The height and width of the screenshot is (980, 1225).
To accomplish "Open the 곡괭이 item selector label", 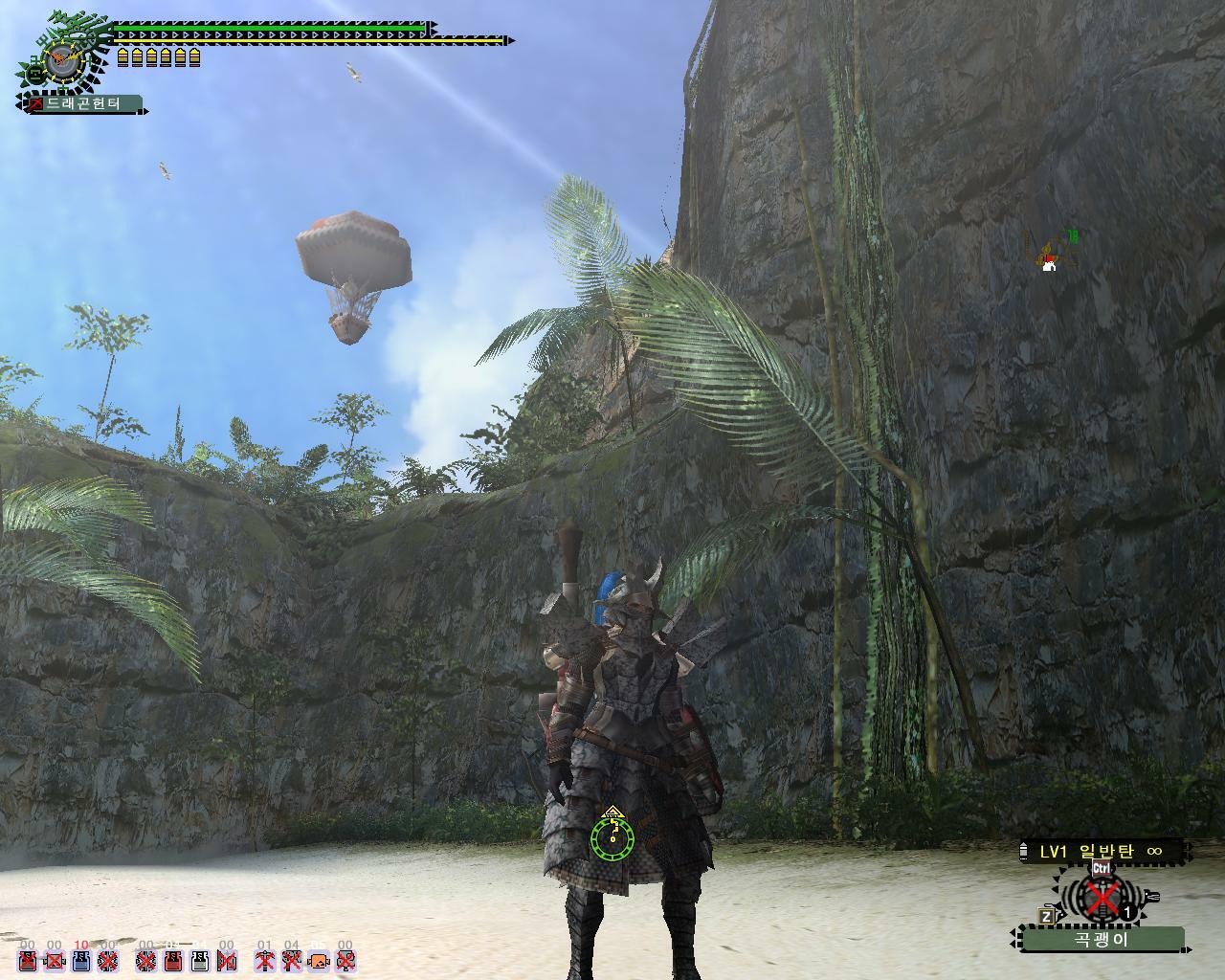I will [x=1102, y=939].
